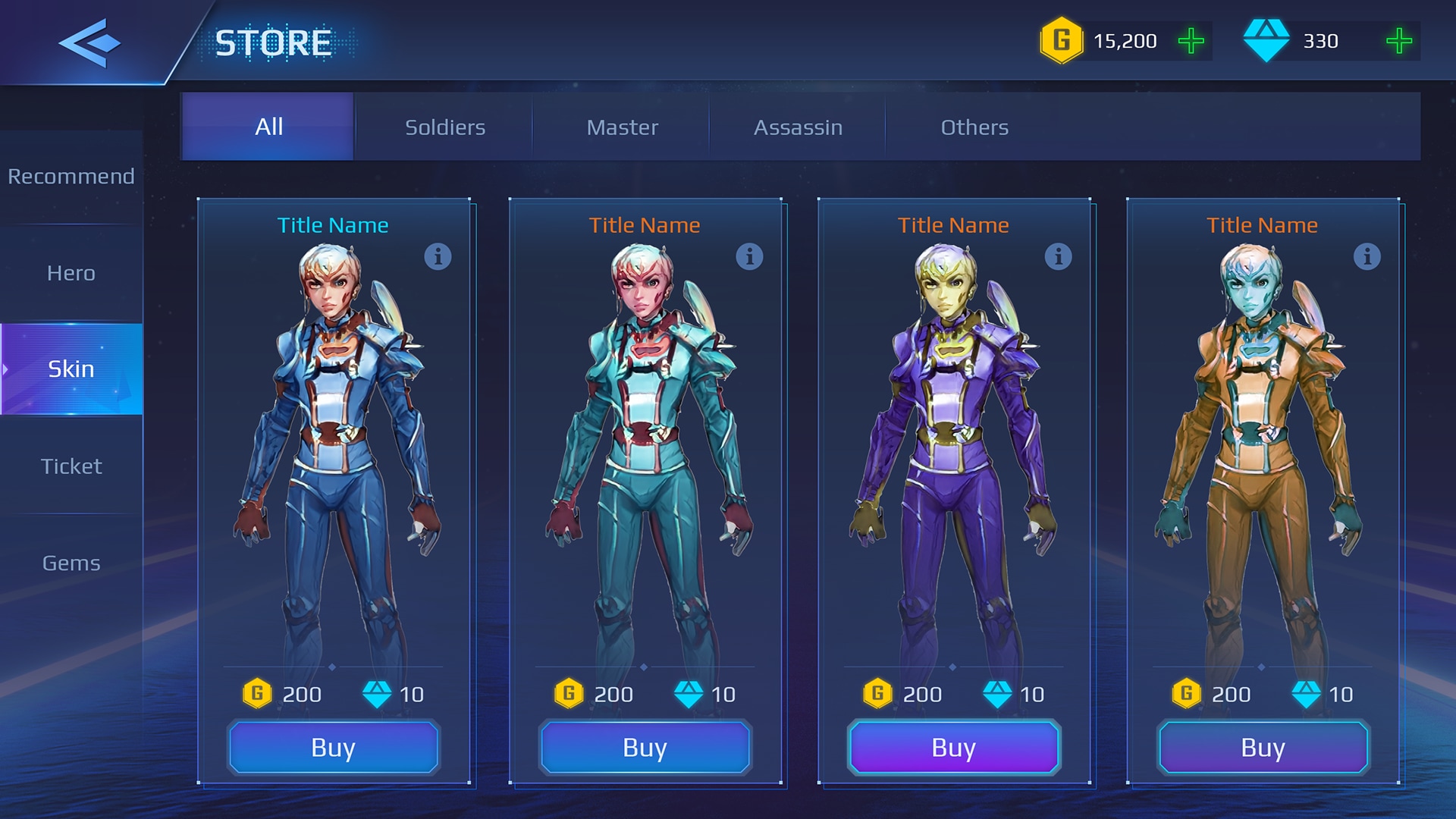The image size is (1456, 819).
Task: Click the back arrow icon
Action: tap(91, 42)
